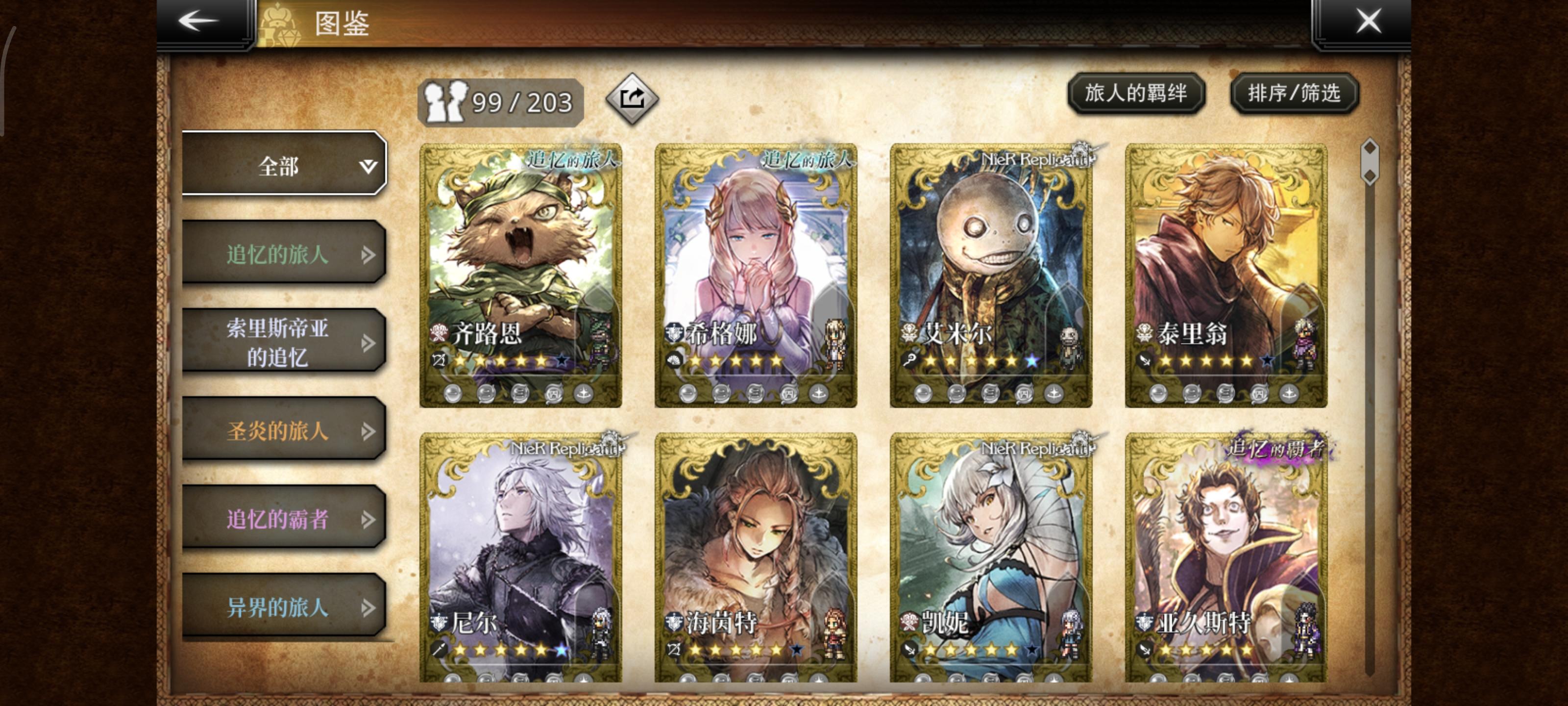Select the 索里斯帝亚的追忆 category
The image size is (1568, 706).
pos(280,341)
